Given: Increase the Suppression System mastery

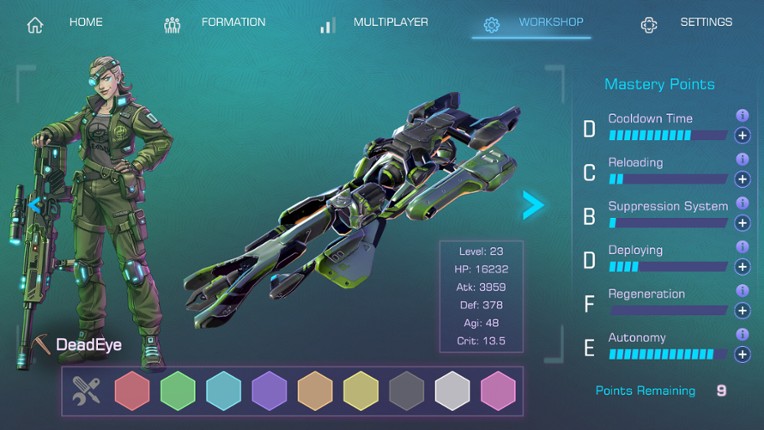Looking at the screenshot, I should coord(742,223).
